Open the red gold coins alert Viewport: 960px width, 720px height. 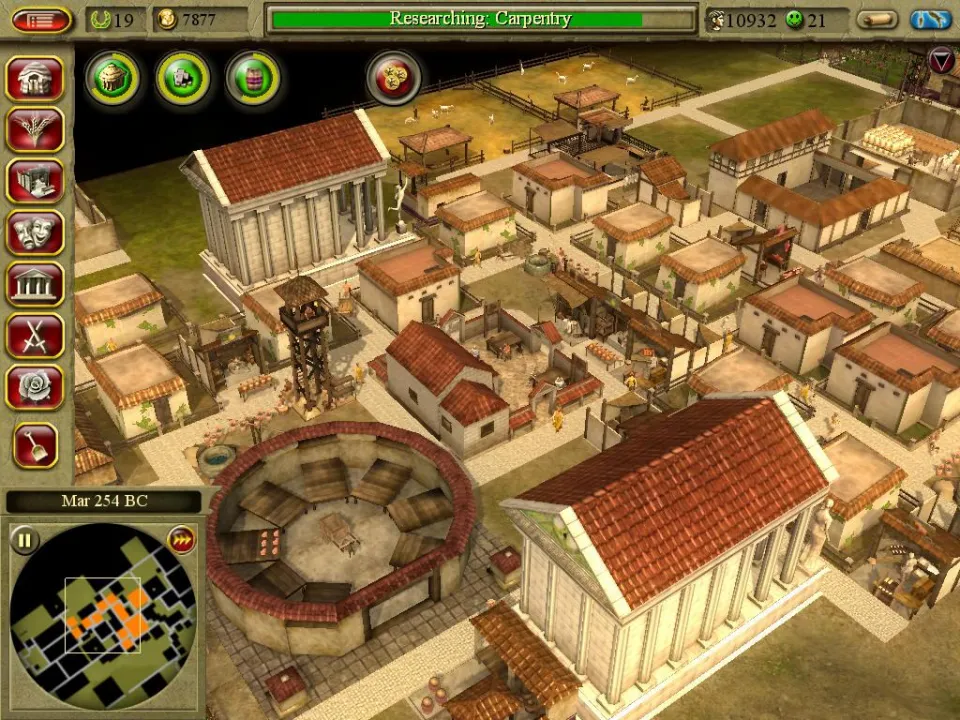tap(393, 77)
